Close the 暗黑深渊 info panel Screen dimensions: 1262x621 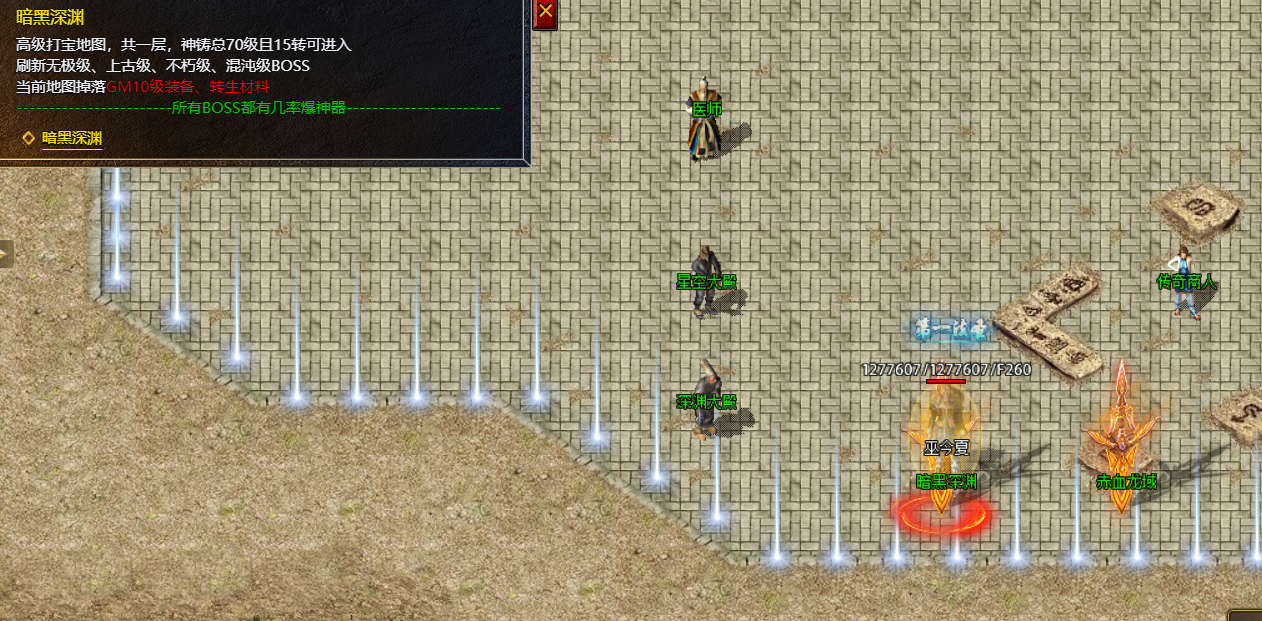click(x=545, y=13)
